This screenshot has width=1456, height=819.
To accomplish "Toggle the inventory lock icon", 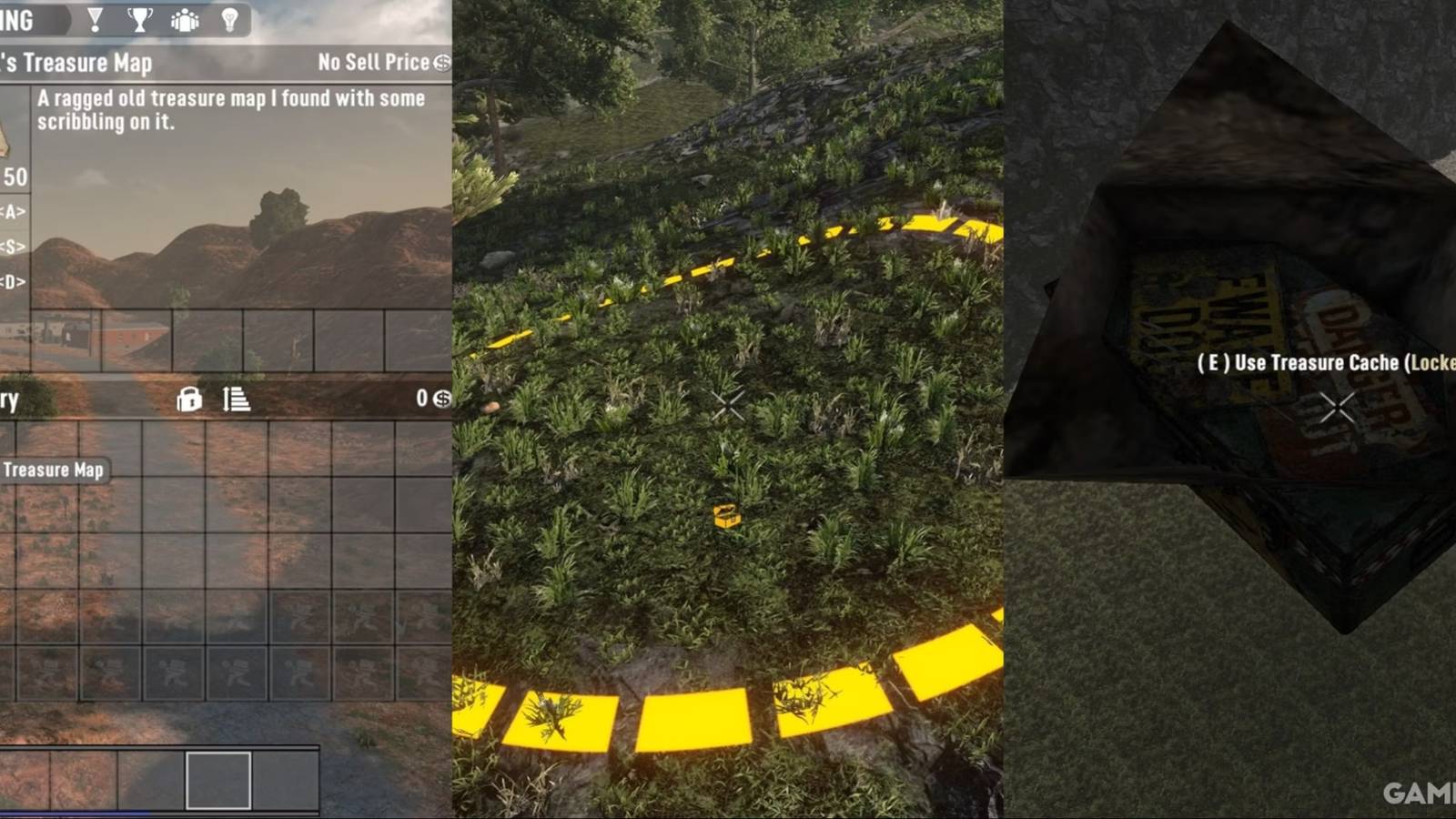I will coord(188,399).
